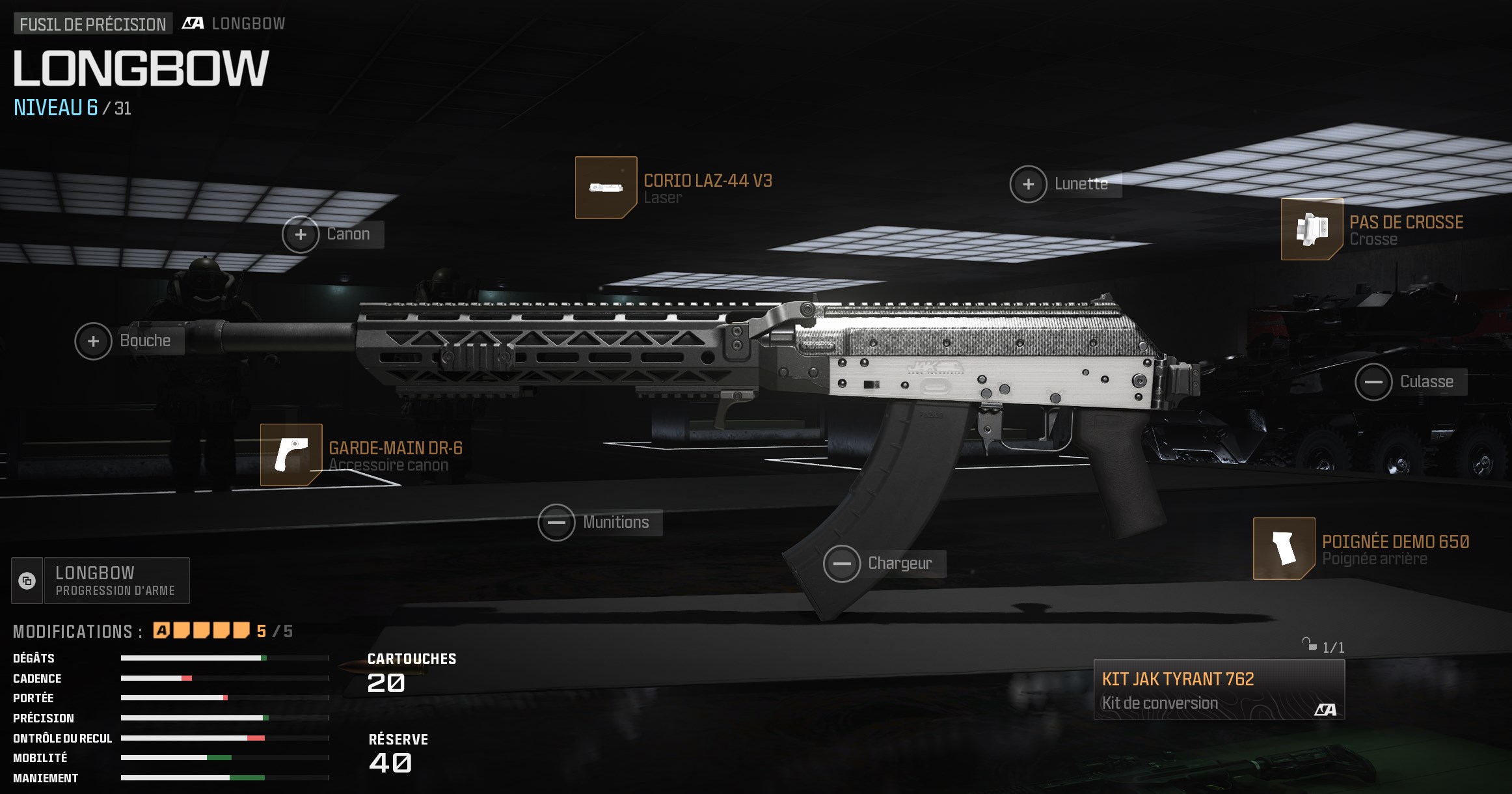This screenshot has height=794, width=1512.
Task: Click the first modification pip marked A
Action: point(161,631)
